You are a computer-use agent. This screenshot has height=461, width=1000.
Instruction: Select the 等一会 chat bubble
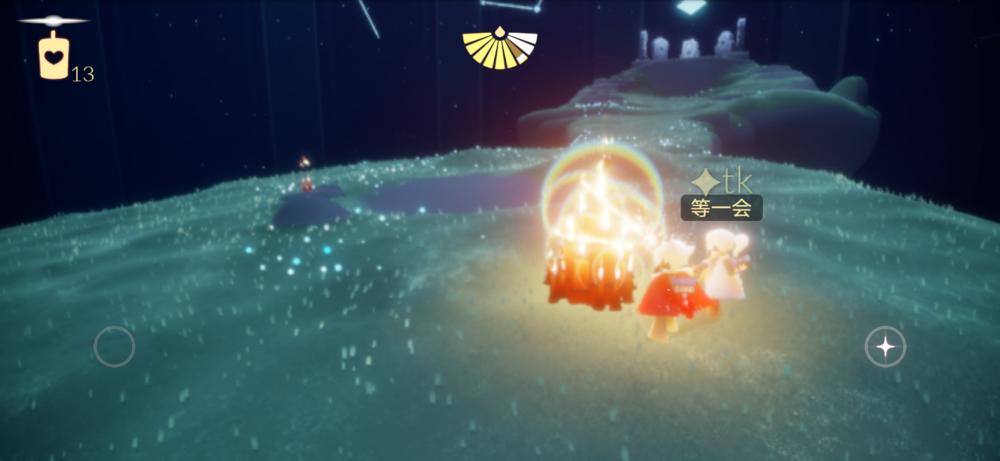(x=721, y=208)
